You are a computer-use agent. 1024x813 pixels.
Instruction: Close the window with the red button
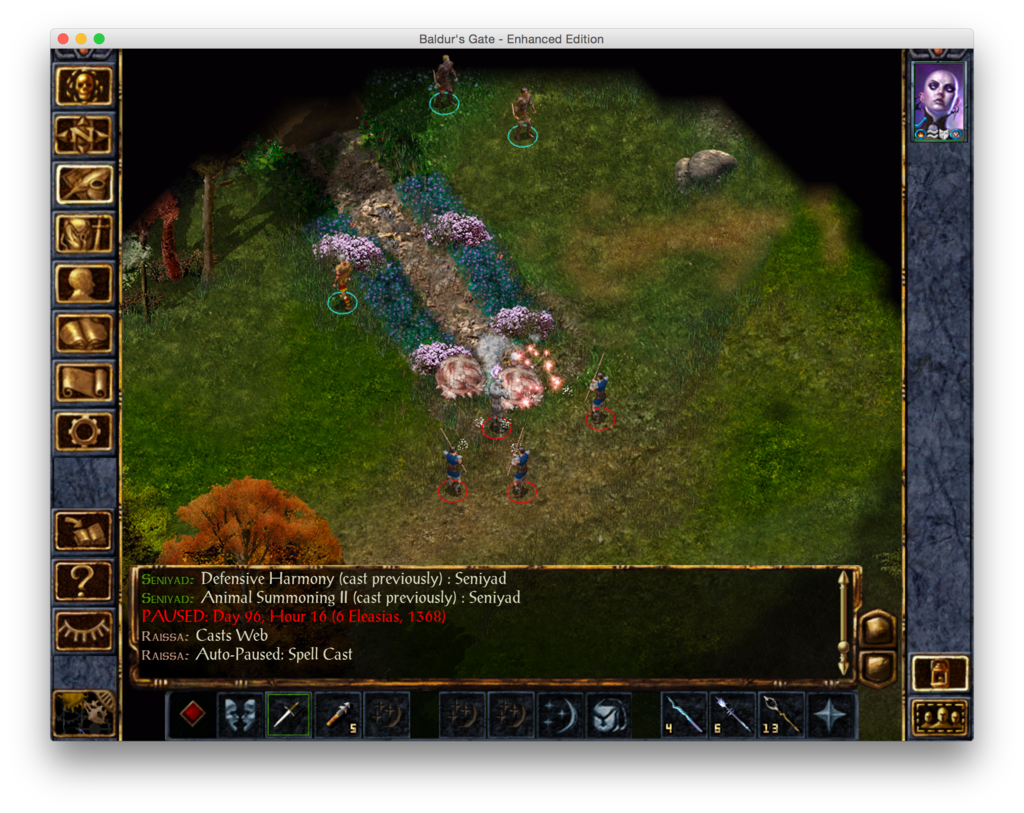point(63,39)
